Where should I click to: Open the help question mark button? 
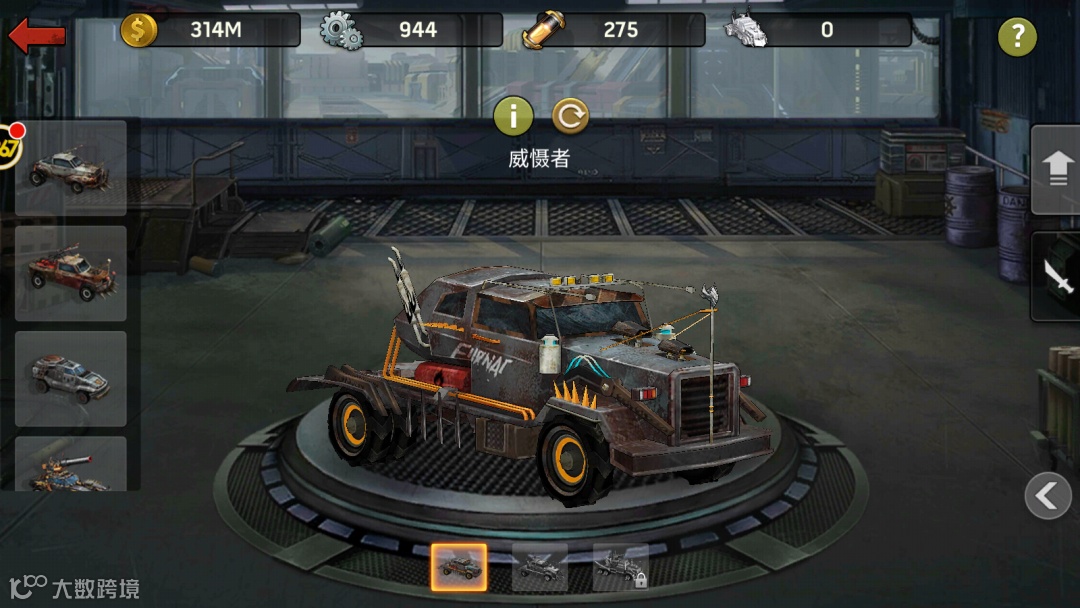(1017, 37)
